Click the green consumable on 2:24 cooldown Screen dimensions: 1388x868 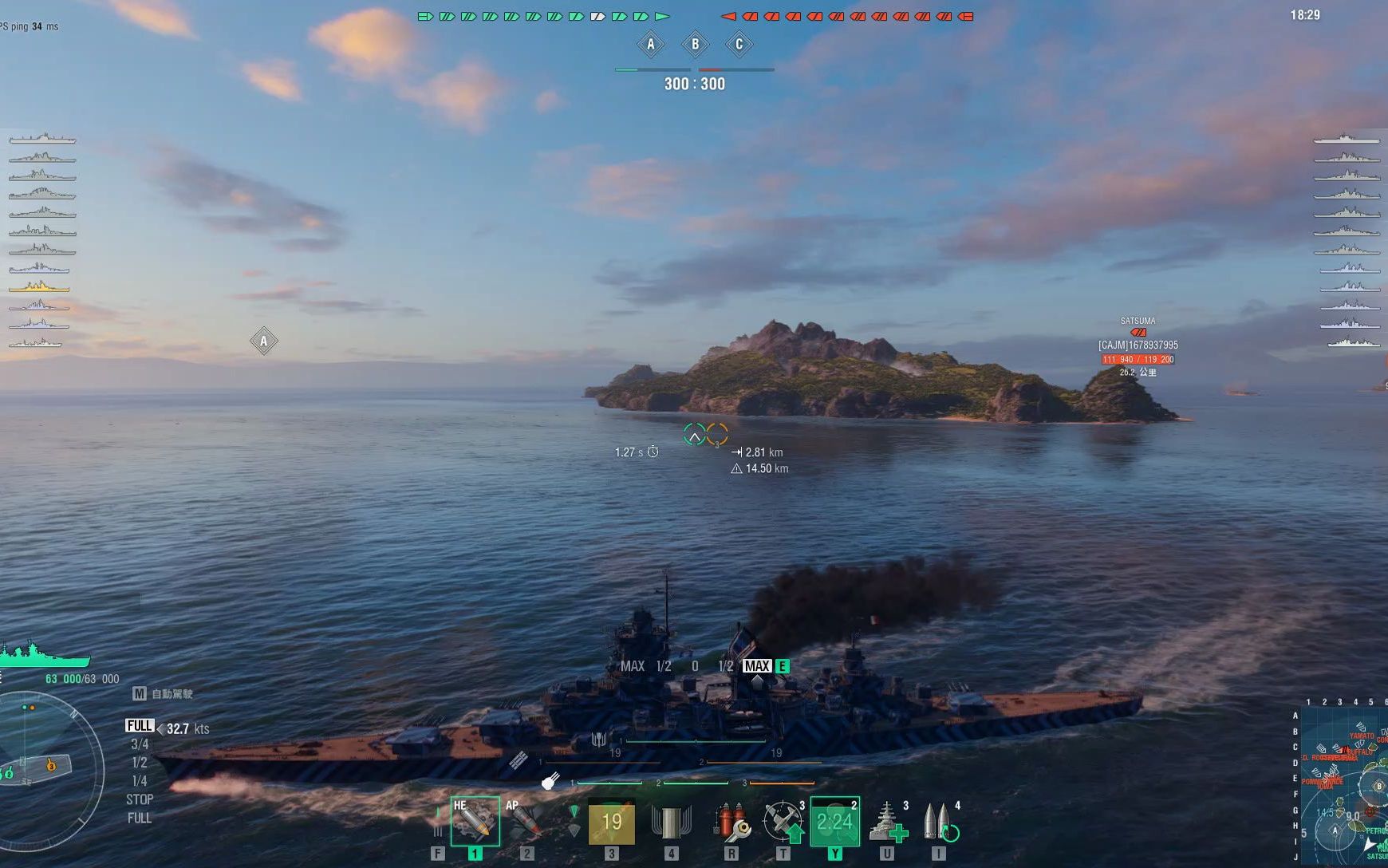coord(834,822)
